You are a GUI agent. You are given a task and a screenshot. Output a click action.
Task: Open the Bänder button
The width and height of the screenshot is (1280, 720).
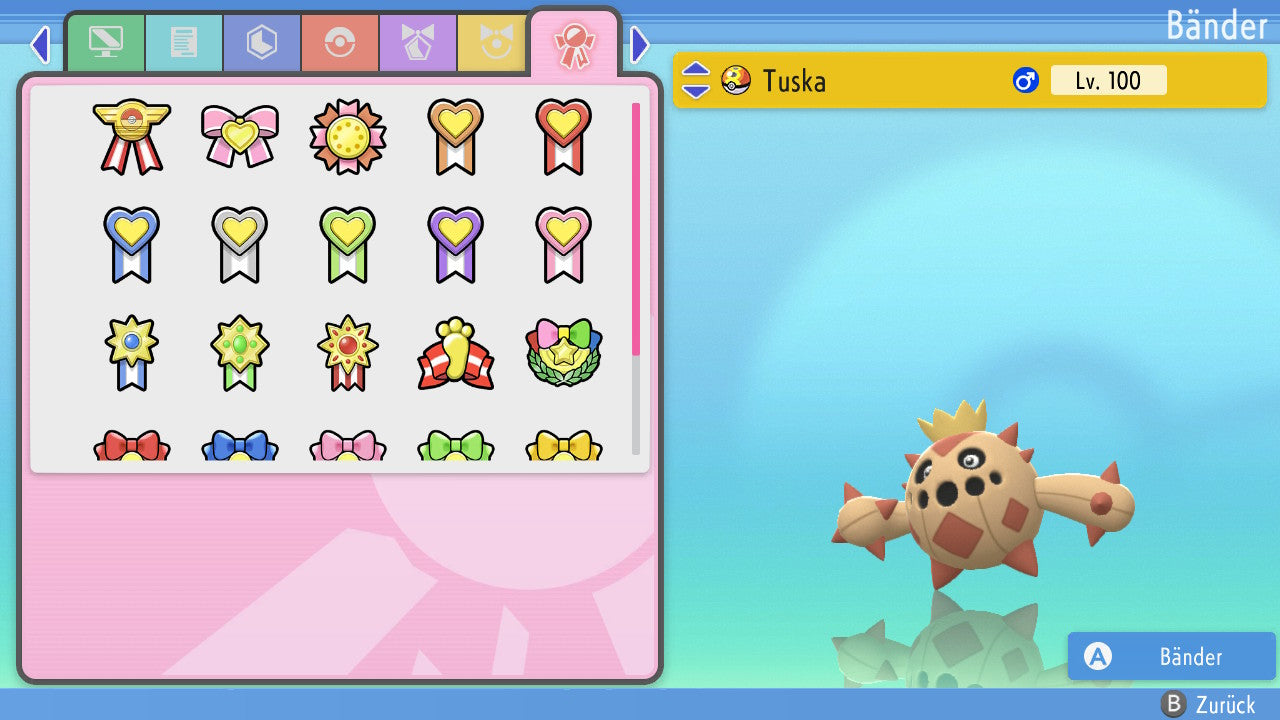(1171, 656)
